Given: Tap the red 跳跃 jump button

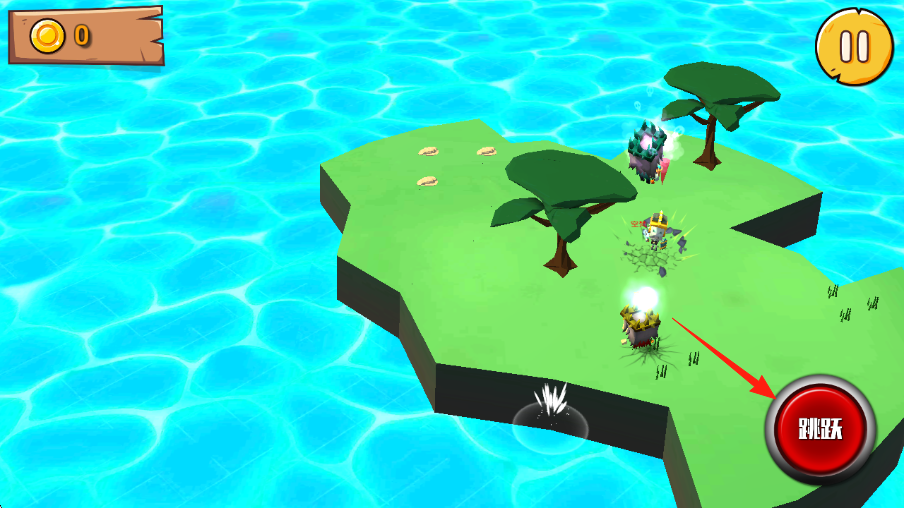Looking at the screenshot, I should pyautogui.click(x=820, y=430).
